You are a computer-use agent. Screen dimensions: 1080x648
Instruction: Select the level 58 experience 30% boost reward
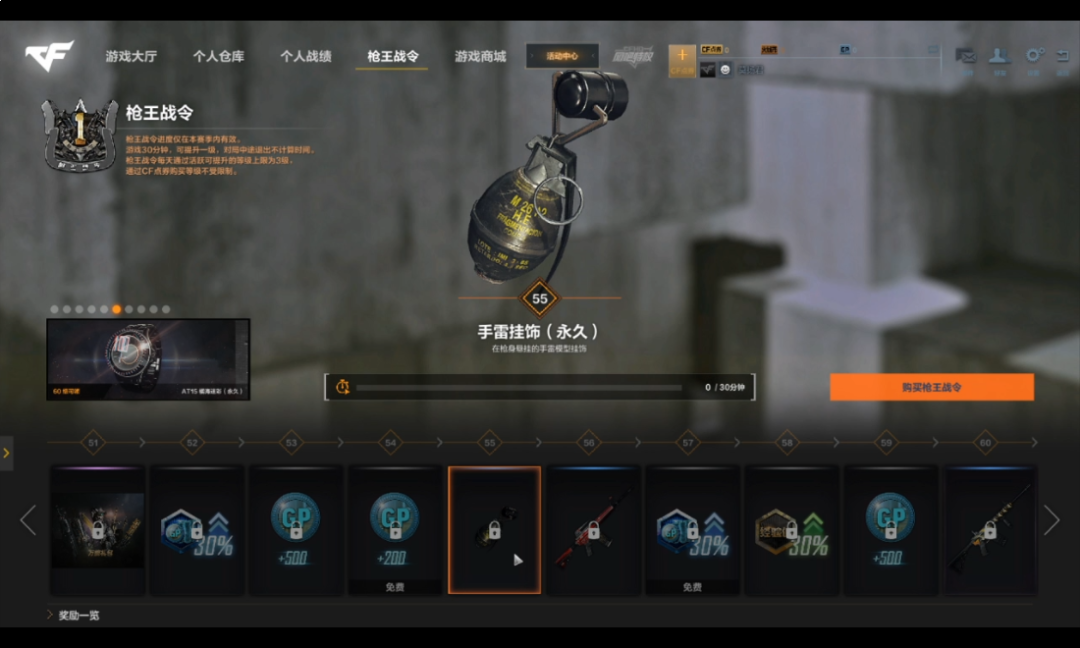(791, 530)
